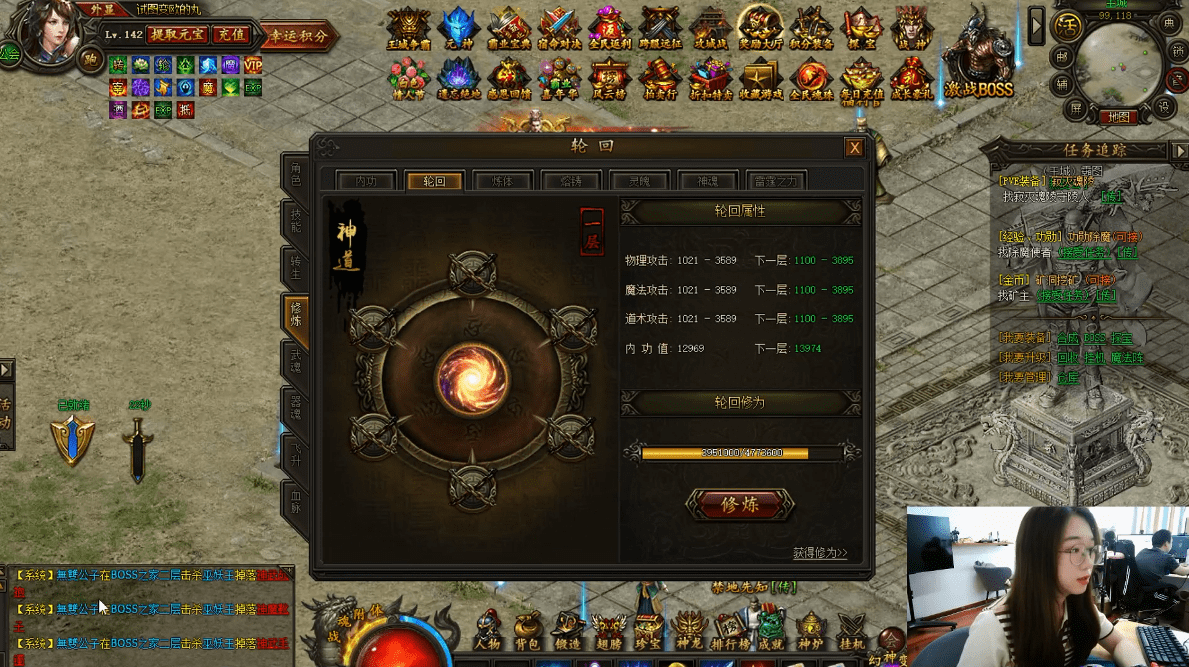
Task: Follow the 获得修为 link
Action: coord(820,553)
